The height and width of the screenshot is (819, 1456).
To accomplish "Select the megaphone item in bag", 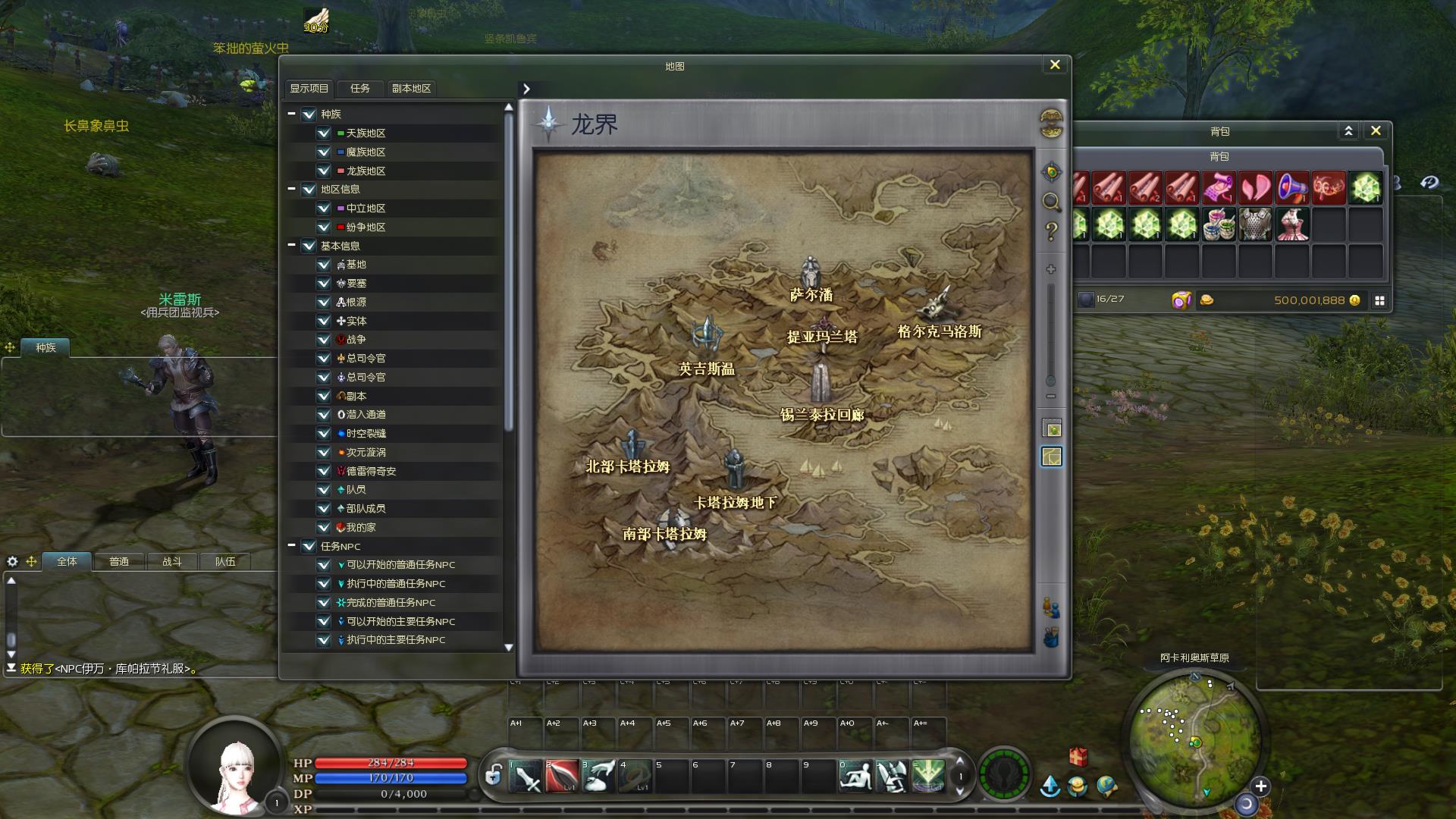I will click(1292, 187).
